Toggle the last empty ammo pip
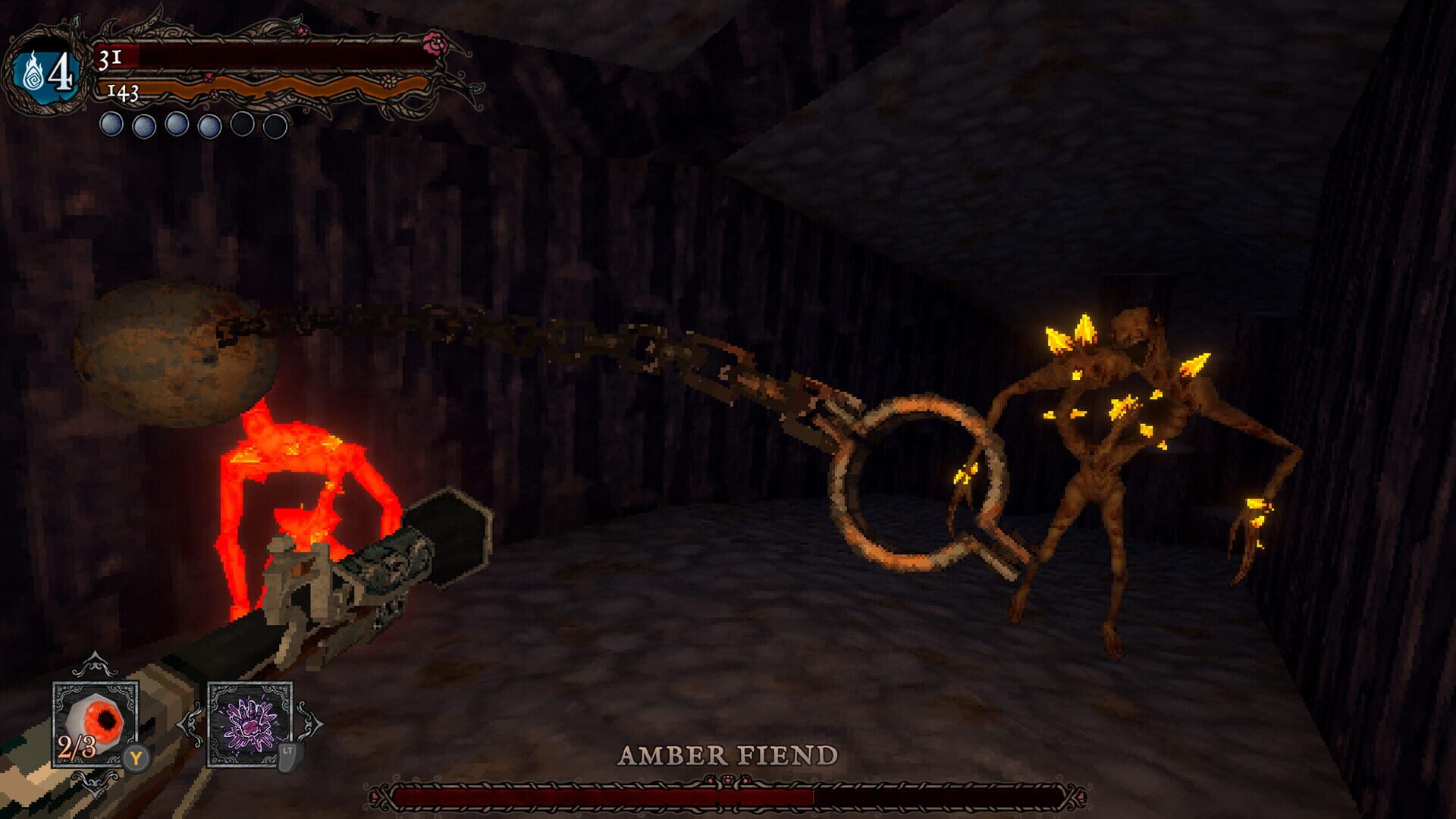The height and width of the screenshot is (819, 1456). click(275, 126)
